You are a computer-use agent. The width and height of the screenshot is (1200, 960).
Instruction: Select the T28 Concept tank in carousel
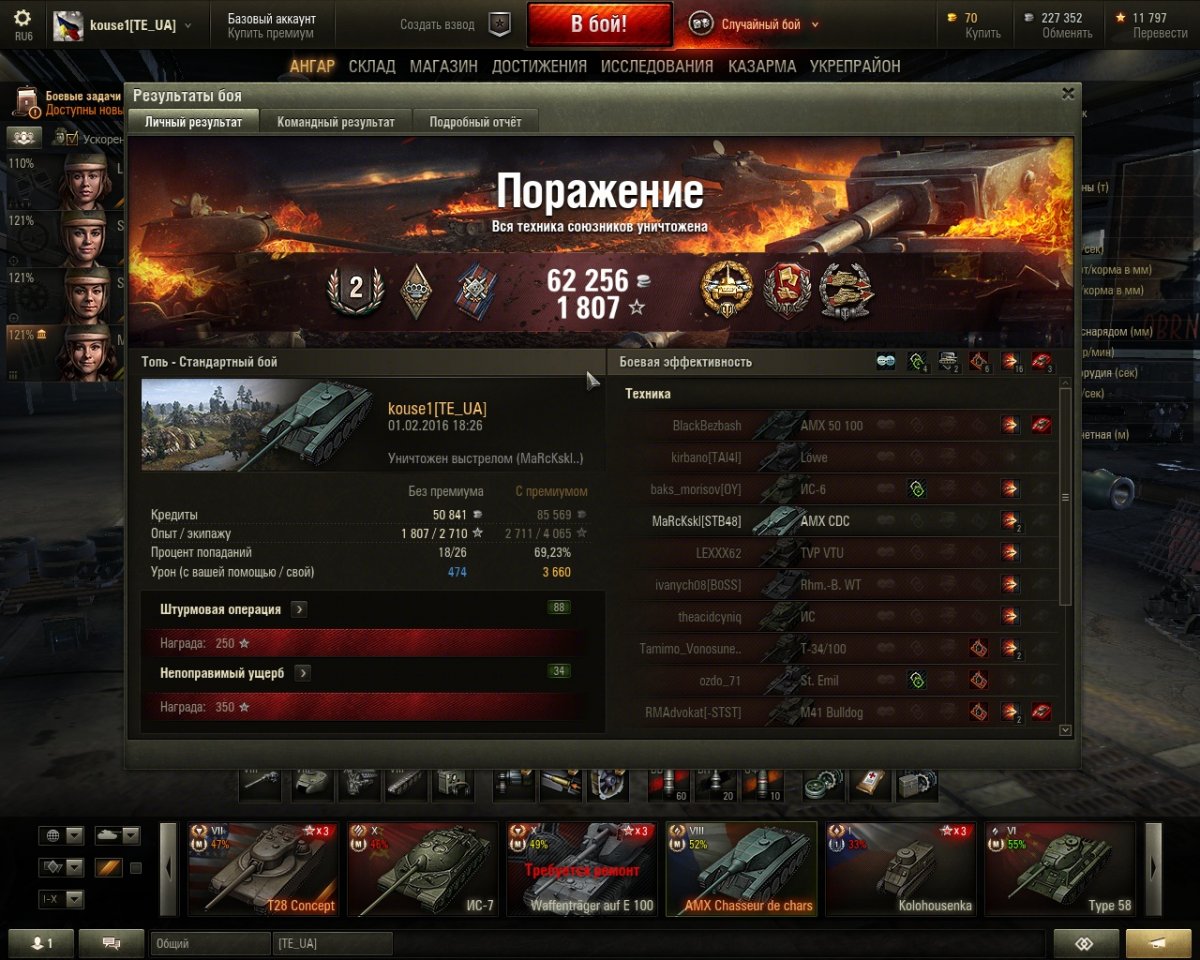tap(263, 868)
